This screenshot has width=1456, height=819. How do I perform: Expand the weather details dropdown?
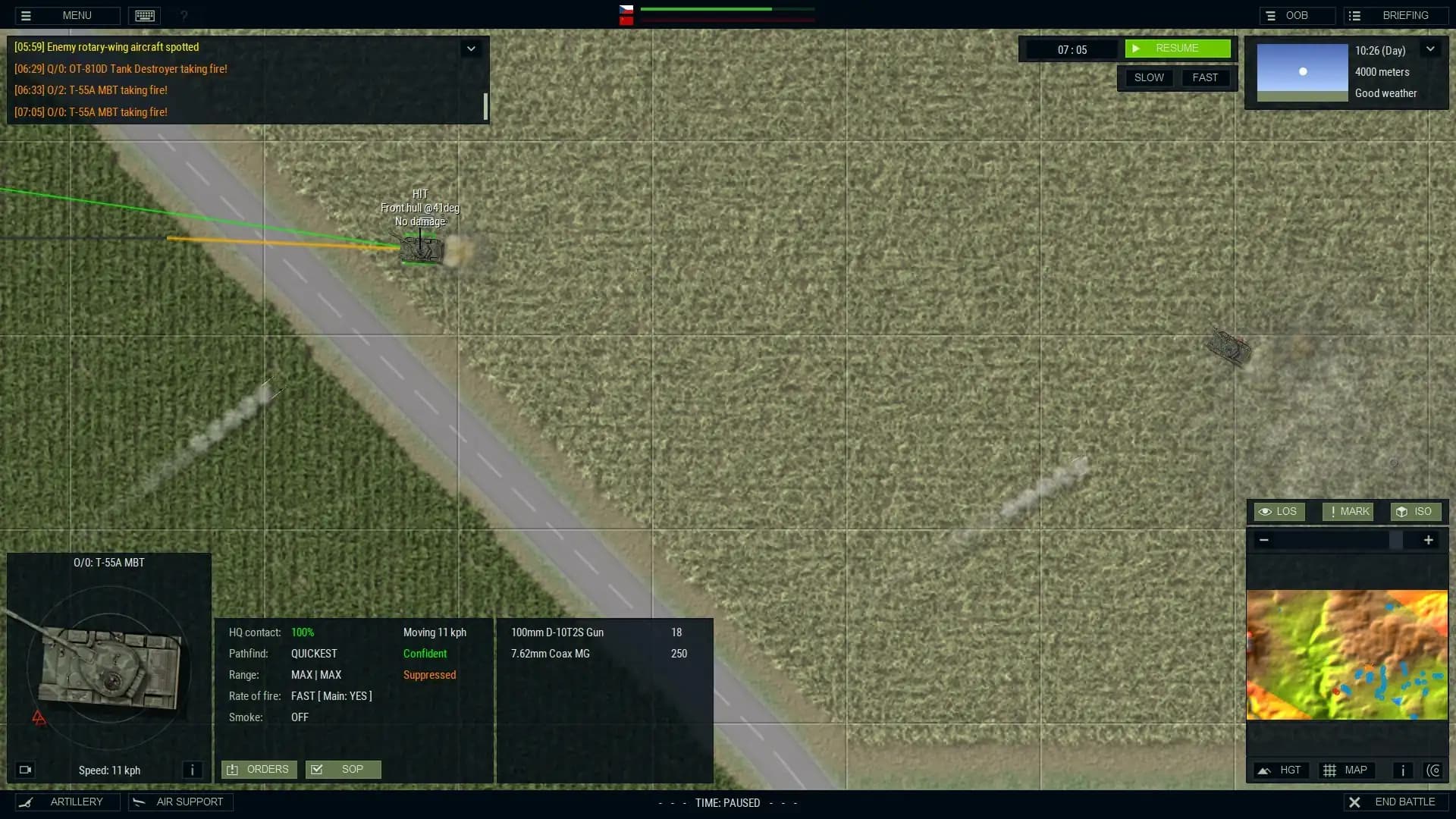tap(1432, 49)
